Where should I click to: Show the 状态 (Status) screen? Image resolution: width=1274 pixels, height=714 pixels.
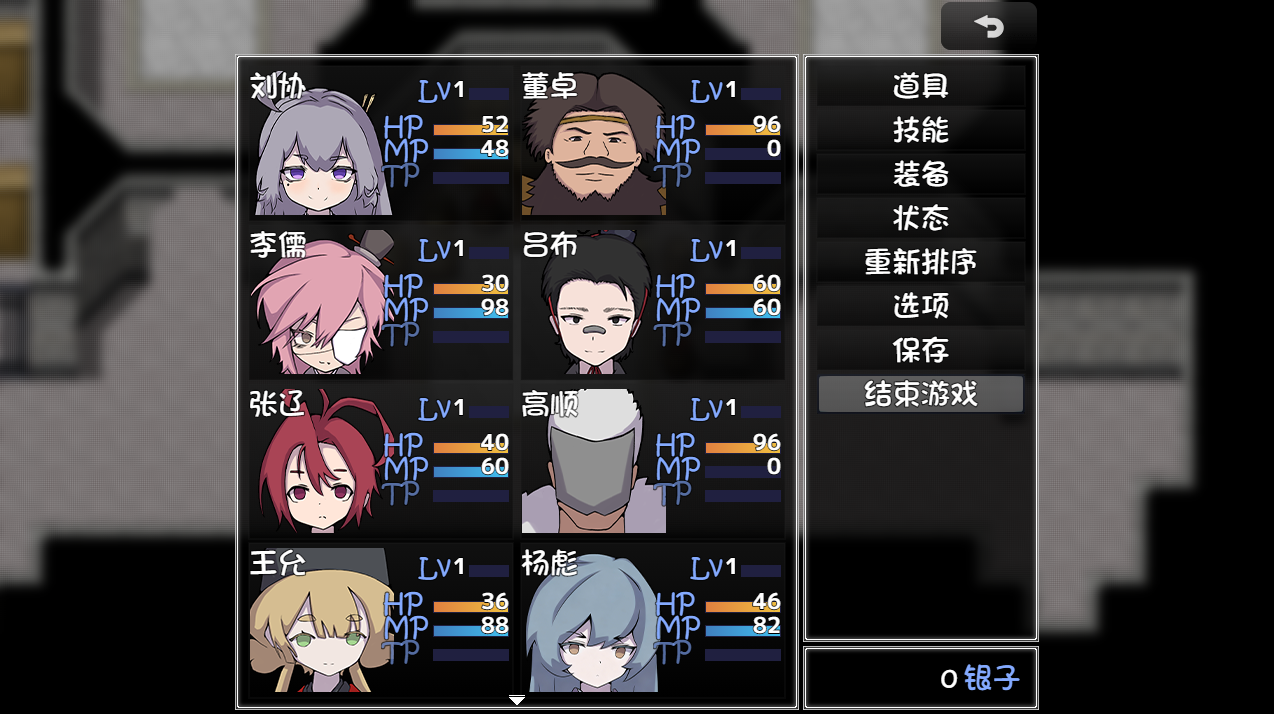pyautogui.click(x=920, y=218)
